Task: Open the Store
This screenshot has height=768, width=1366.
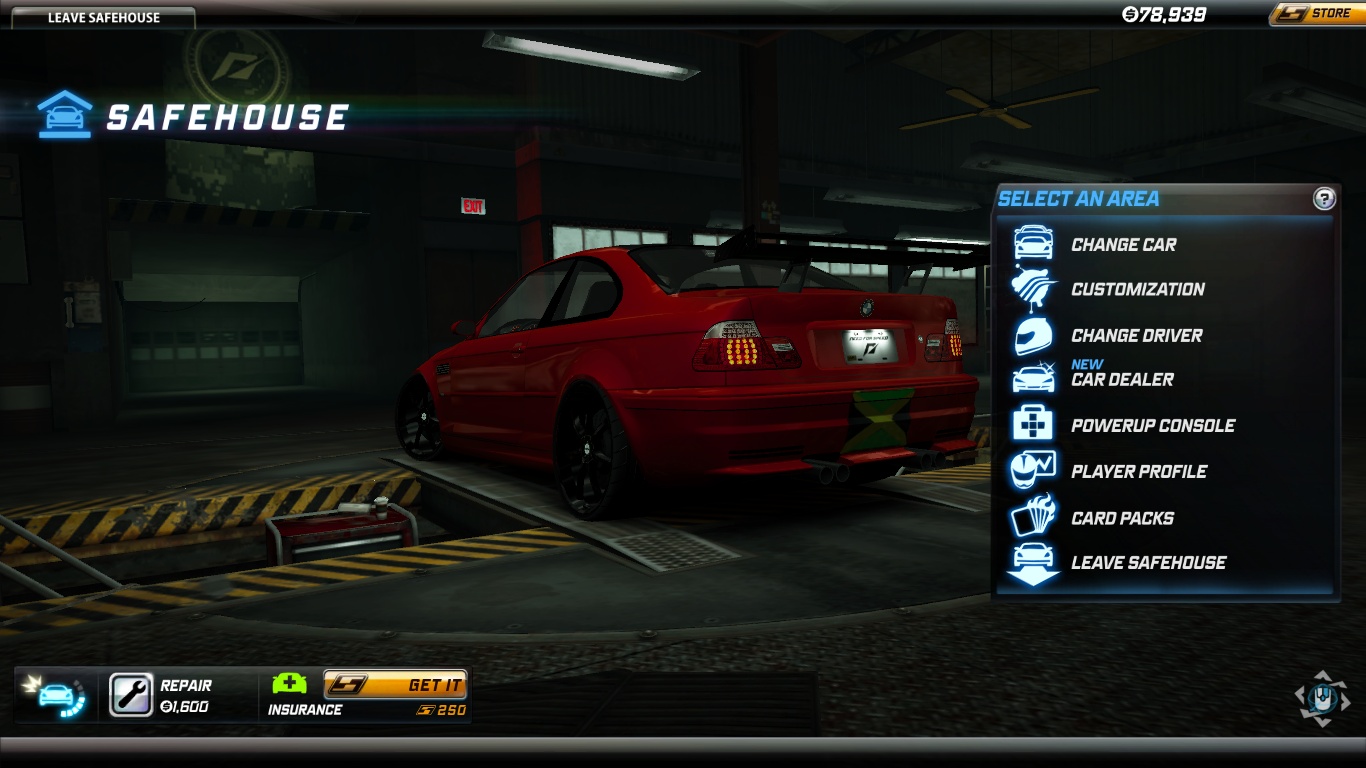Action: pyautogui.click(x=1318, y=14)
